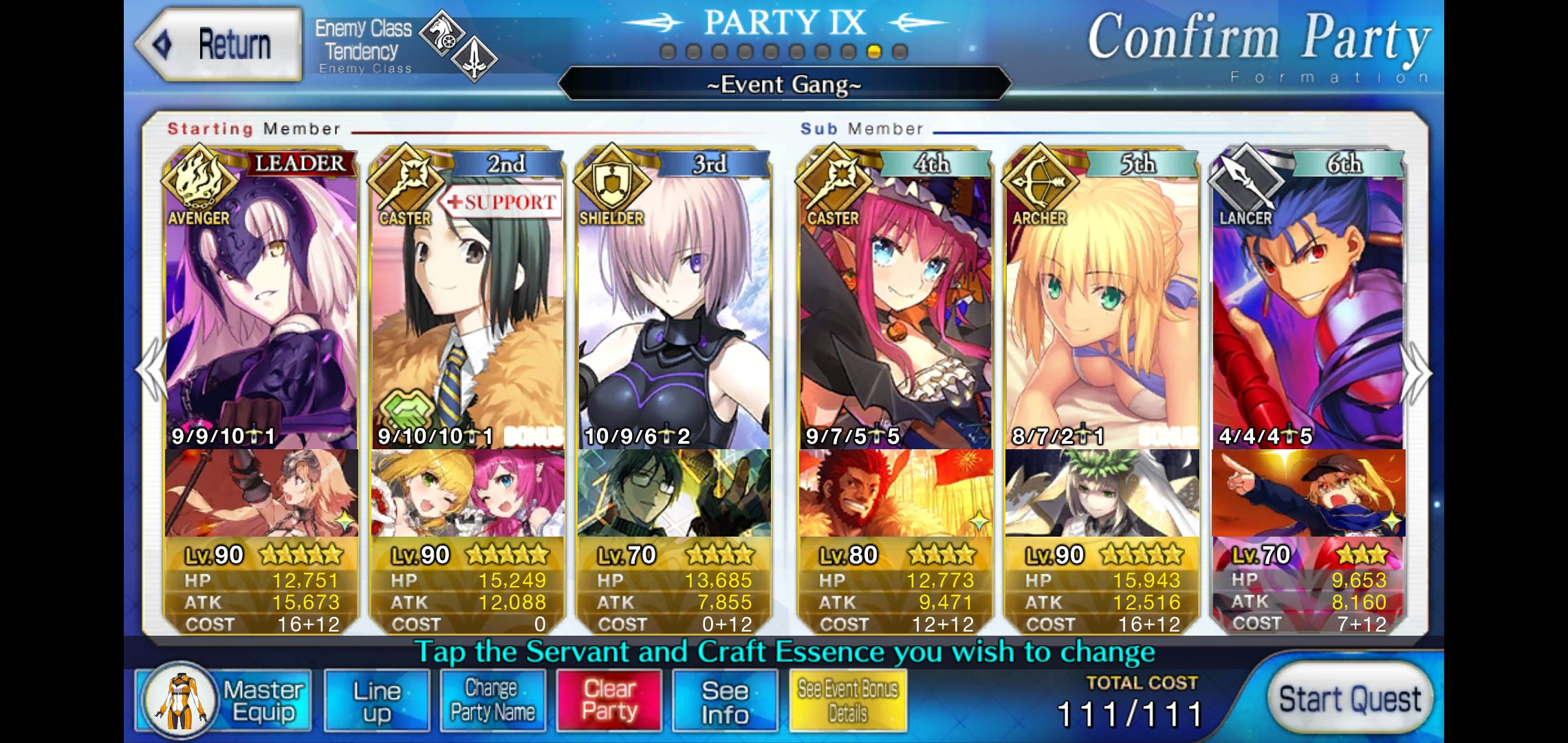This screenshot has height=743, width=1568.
Task: Clear the current party
Action: (609, 701)
